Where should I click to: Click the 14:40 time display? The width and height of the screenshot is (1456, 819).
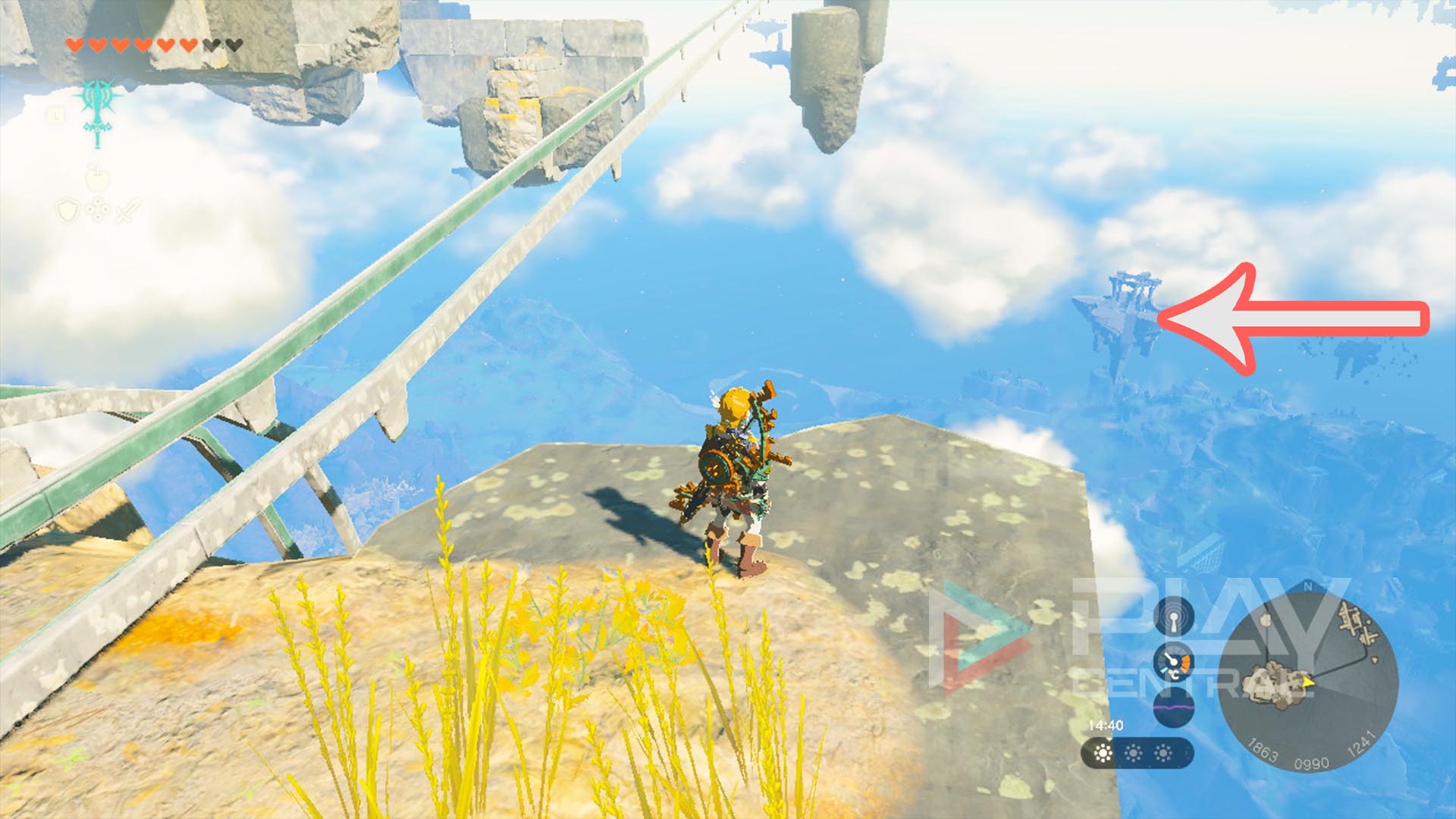pos(1106,724)
